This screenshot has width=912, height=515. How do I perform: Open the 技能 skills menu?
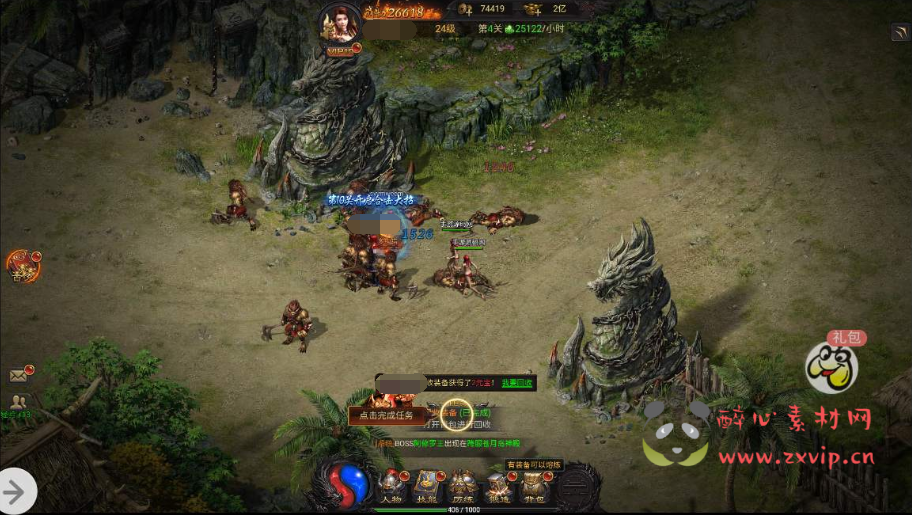coord(427,488)
